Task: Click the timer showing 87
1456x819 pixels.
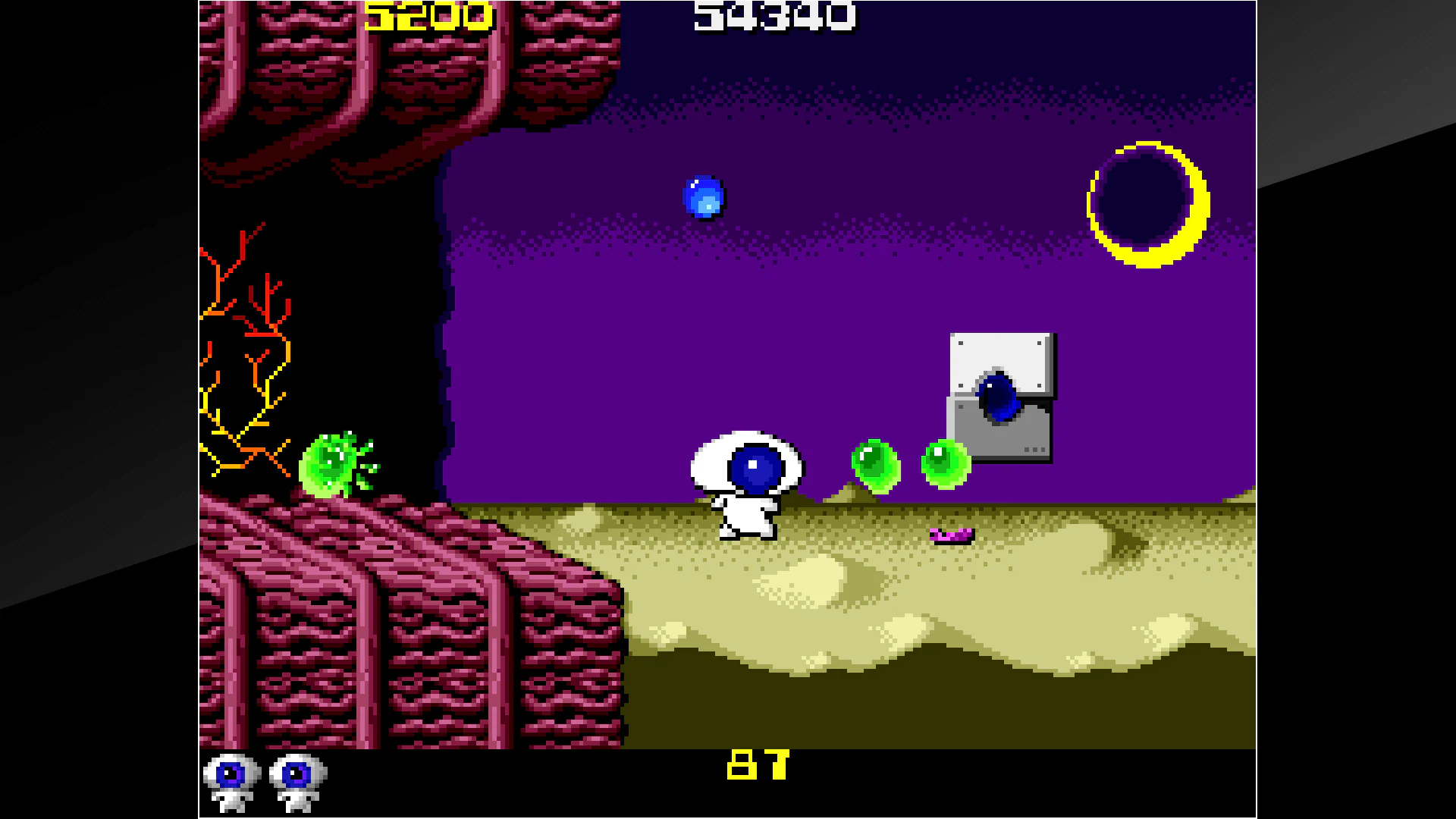Action: click(757, 764)
